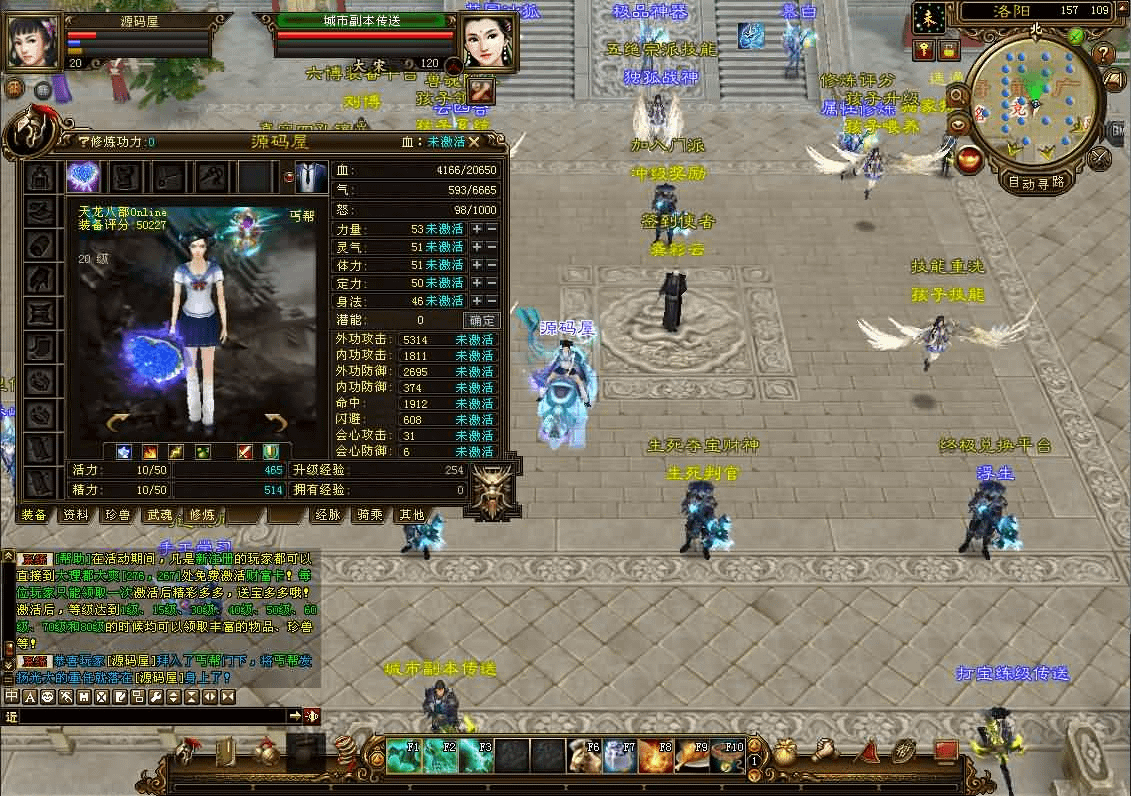
Task: Use the F9 roast meat item slot
Action: 691,755
